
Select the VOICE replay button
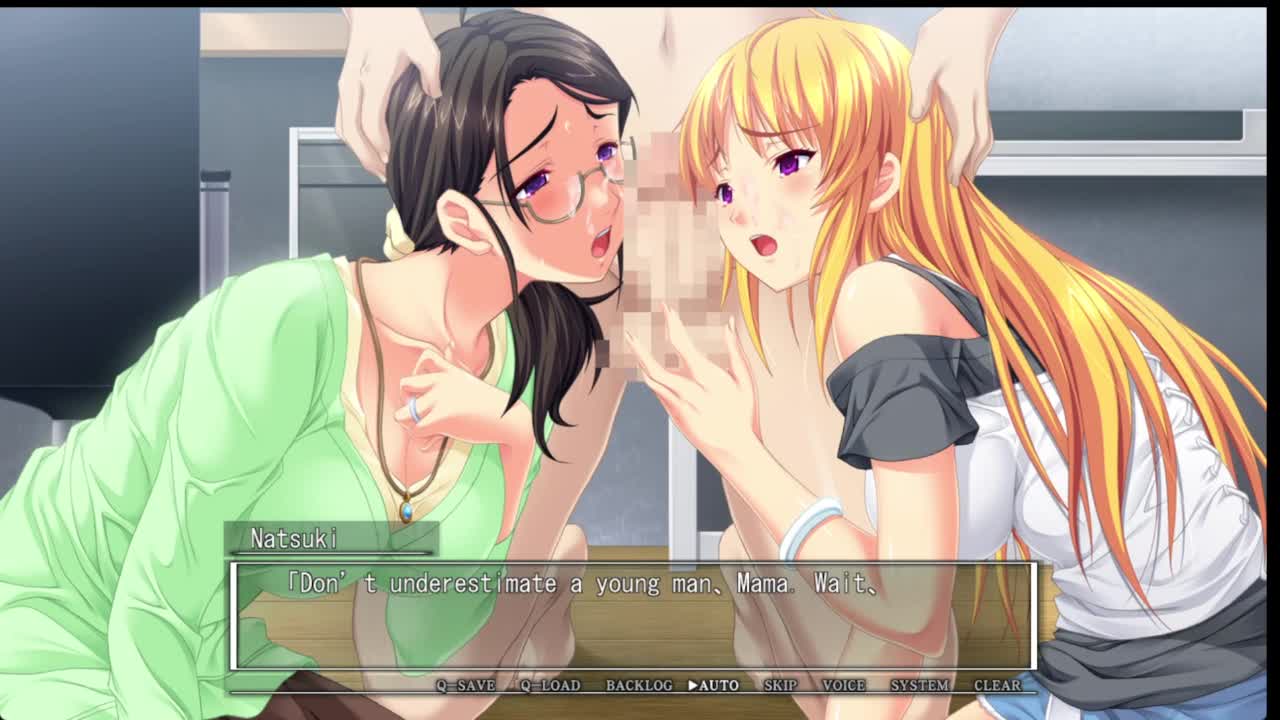coord(843,685)
